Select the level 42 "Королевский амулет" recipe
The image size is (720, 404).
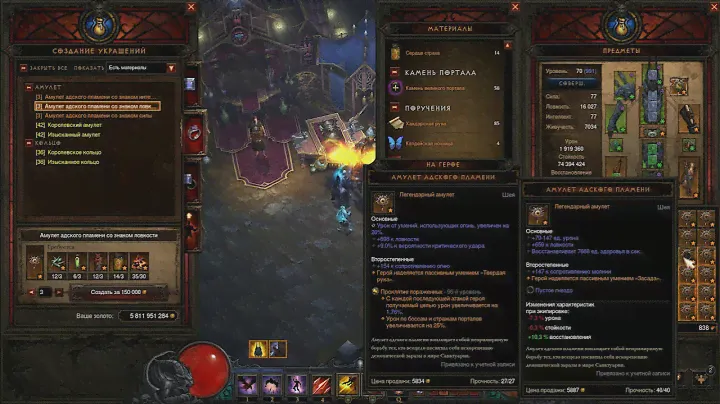click(70, 124)
